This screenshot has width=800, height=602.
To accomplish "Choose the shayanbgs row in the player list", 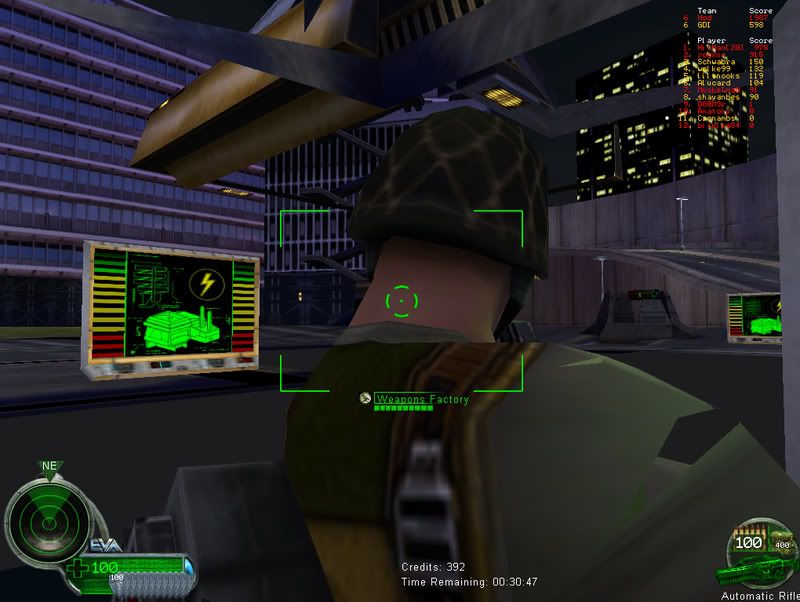I will click(x=720, y=98).
